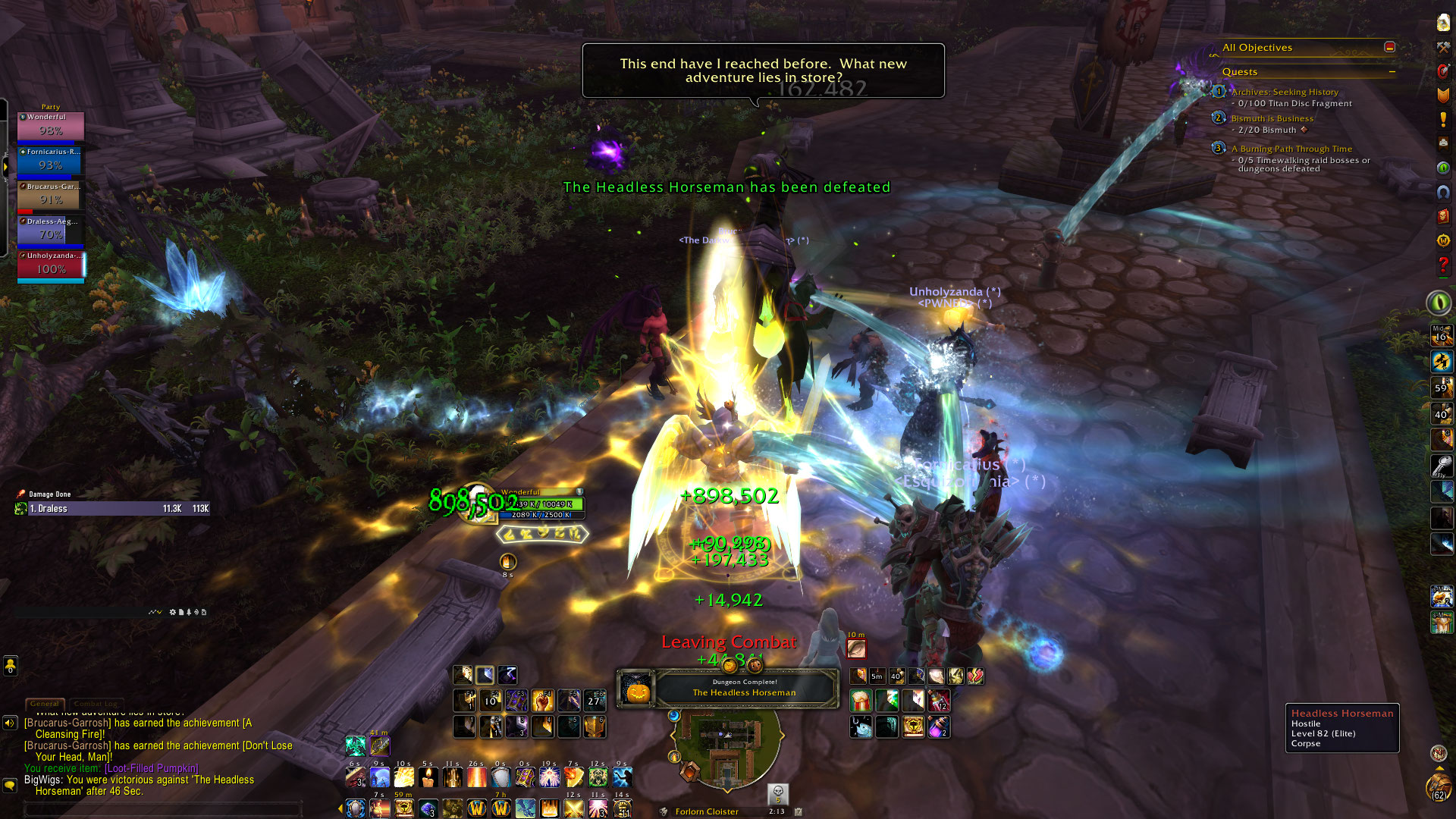Select Draless row in Damage Done meter
This screenshot has height=819, width=1456.
[x=114, y=509]
